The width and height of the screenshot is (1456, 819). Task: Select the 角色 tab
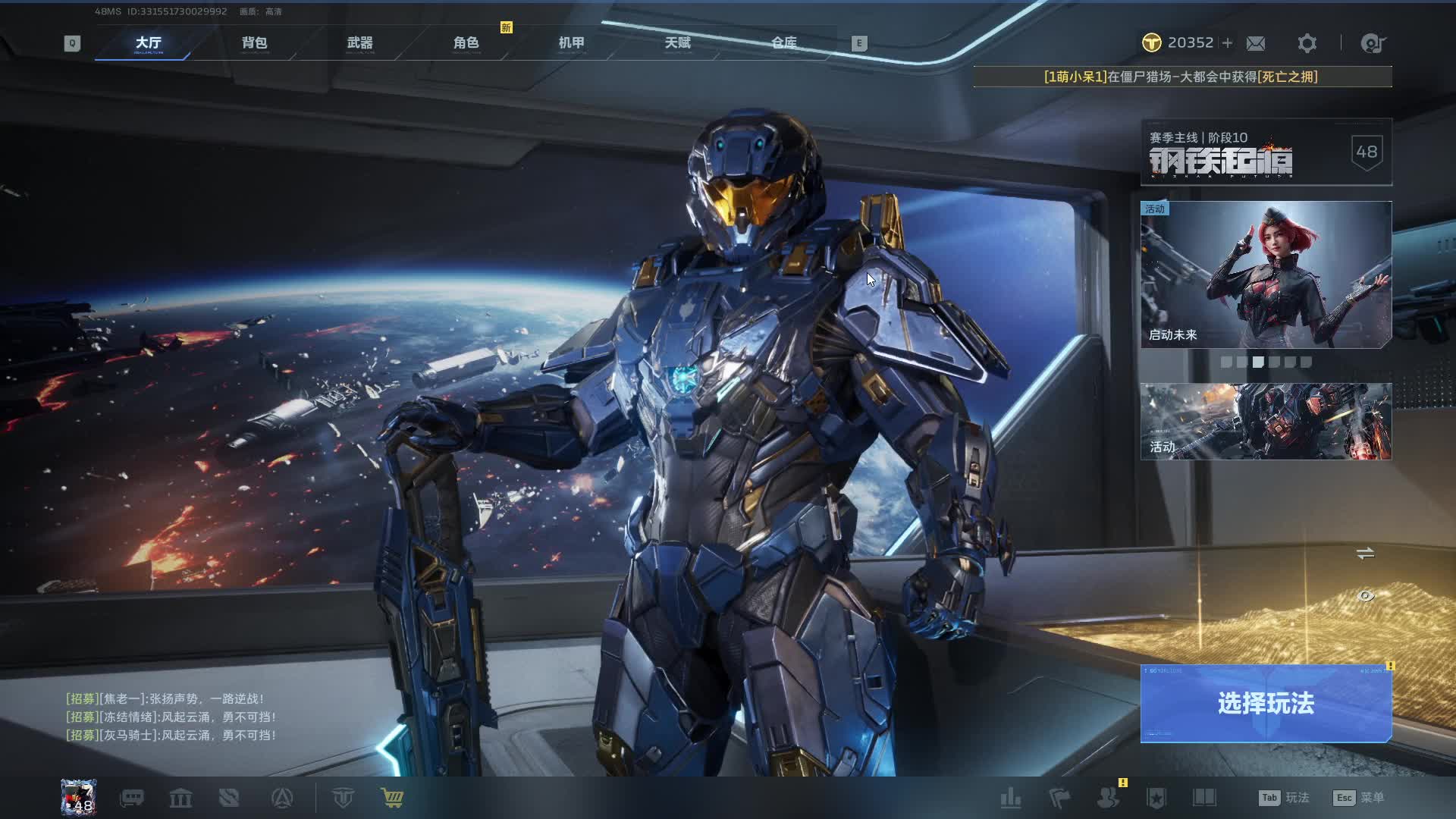click(466, 43)
